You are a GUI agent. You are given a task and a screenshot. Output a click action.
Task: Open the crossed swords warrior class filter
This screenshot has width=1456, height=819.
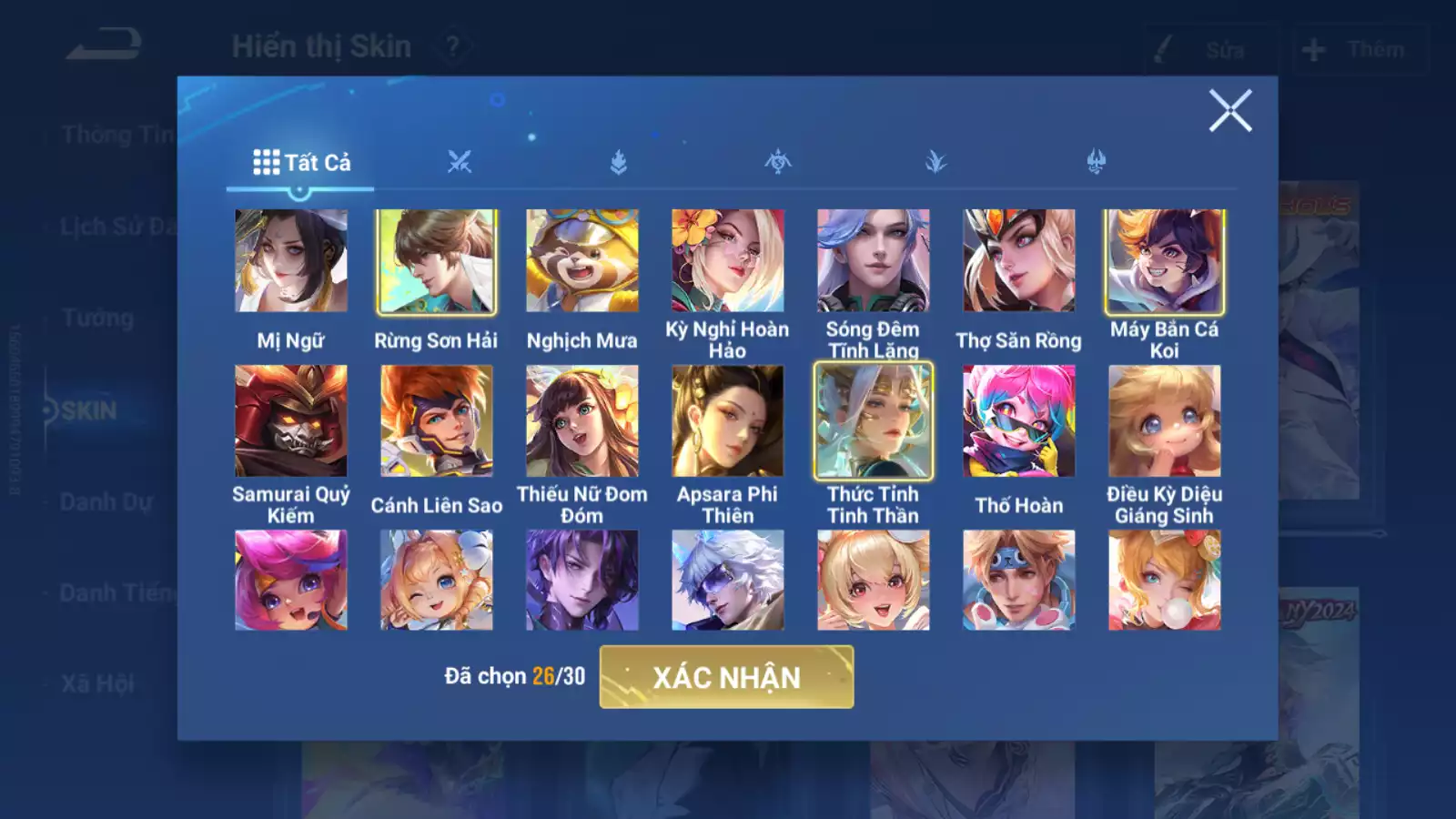[x=461, y=161]
